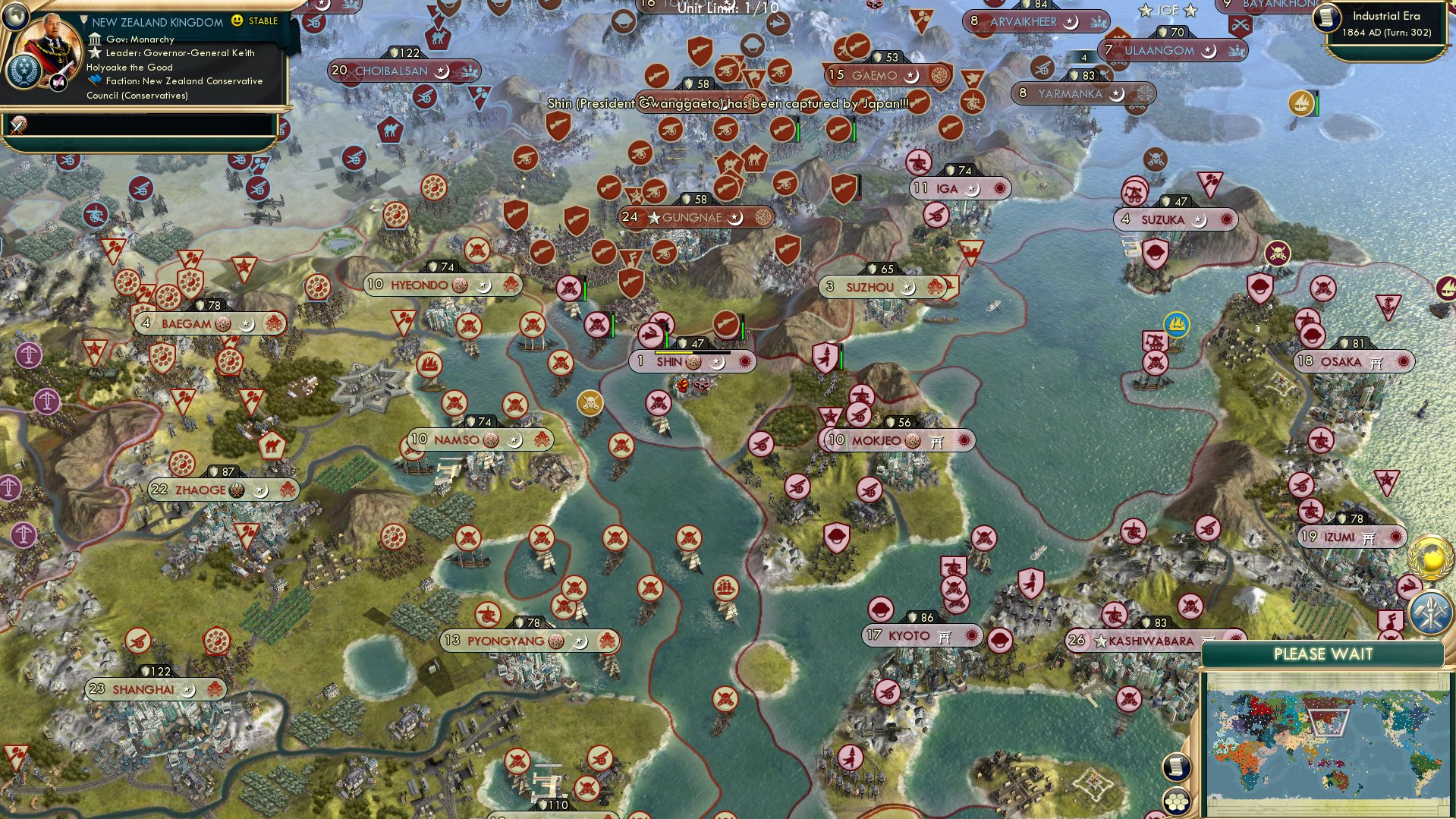This screenshot has height=819, width=1456.
Task: Click the golden trade ship icon near Ulaangom
Action: 1300,102
